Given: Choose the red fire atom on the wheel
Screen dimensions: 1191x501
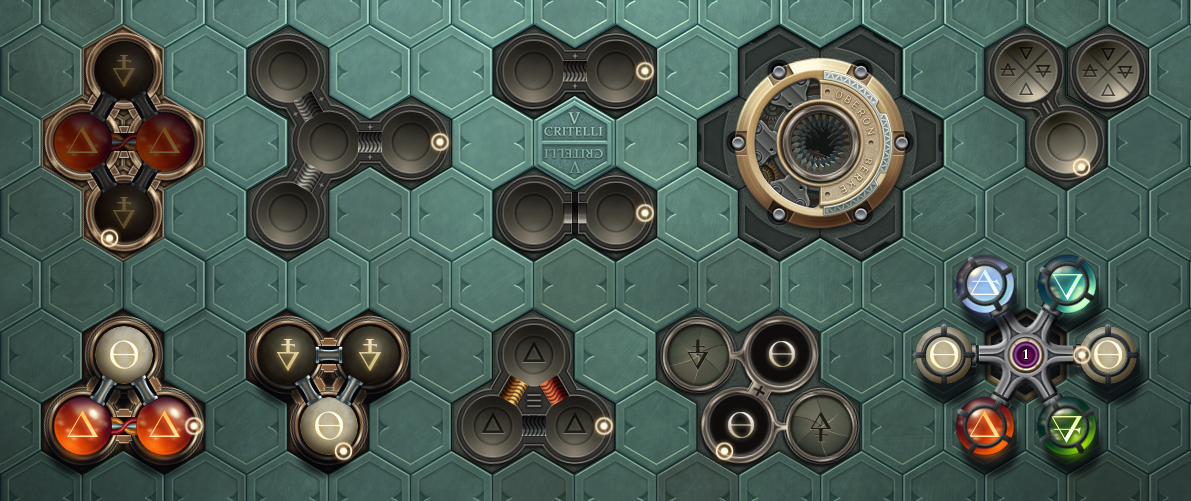Looking at the screenshot, I should 986,428.
